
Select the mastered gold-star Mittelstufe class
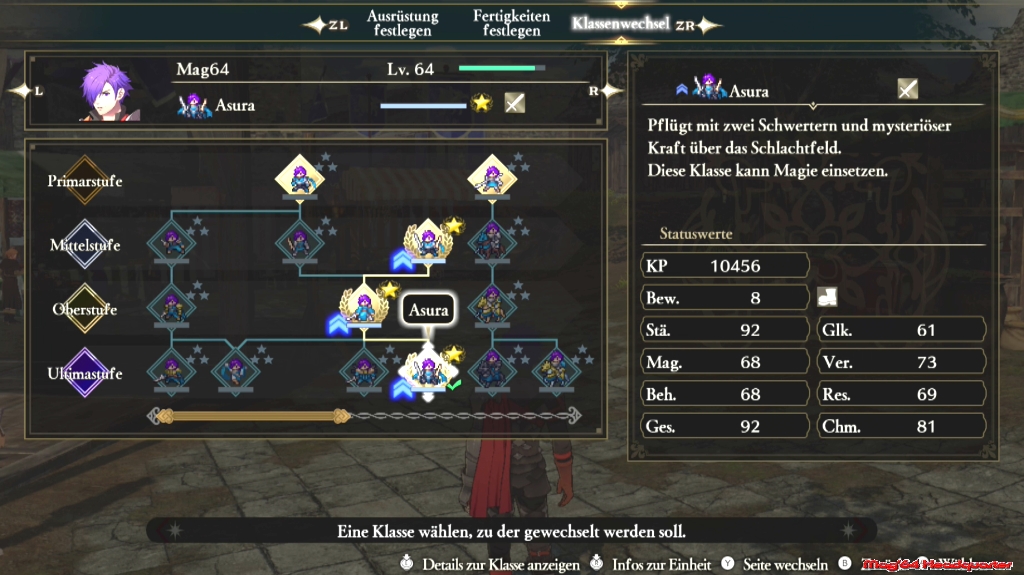pos(429,240)
